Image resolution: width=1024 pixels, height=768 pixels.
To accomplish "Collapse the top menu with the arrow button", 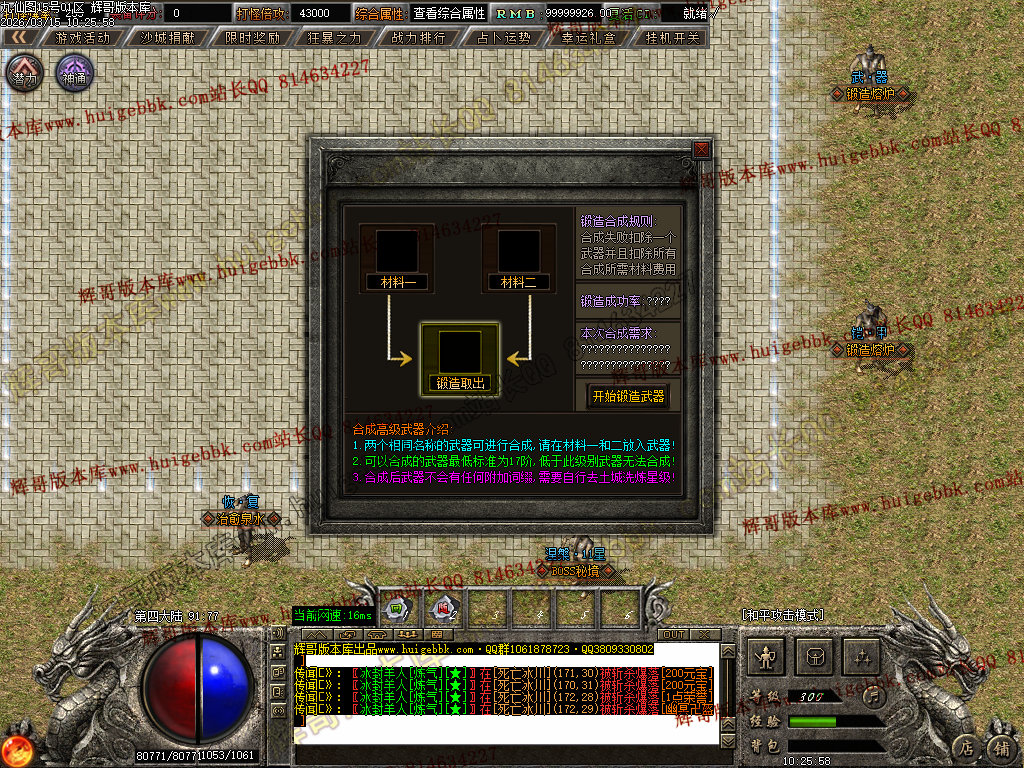I will coord(18,37).
